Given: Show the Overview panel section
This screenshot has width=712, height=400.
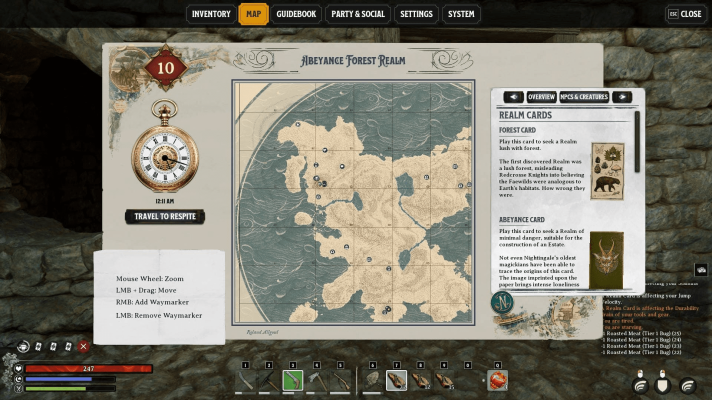Looking at the screenshot, I should click(x=541, y=97).
